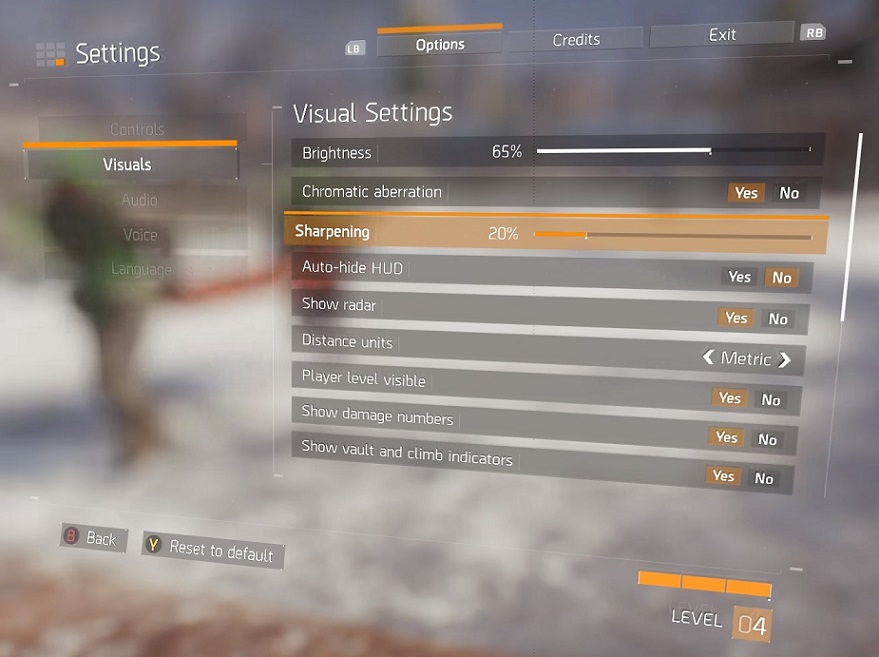Screen dimensions: 879x657
Task: Click Reset to default
Action: click(212, 548)
